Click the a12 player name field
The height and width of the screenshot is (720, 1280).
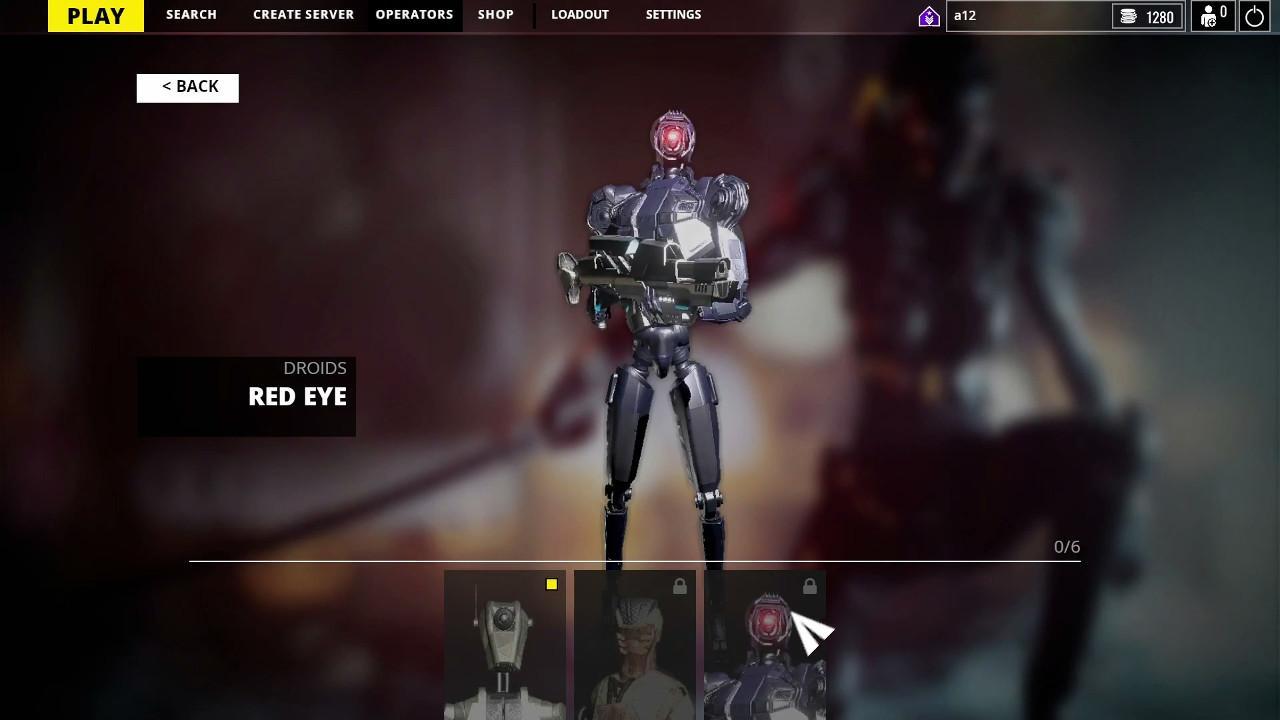pos(1025,16)
